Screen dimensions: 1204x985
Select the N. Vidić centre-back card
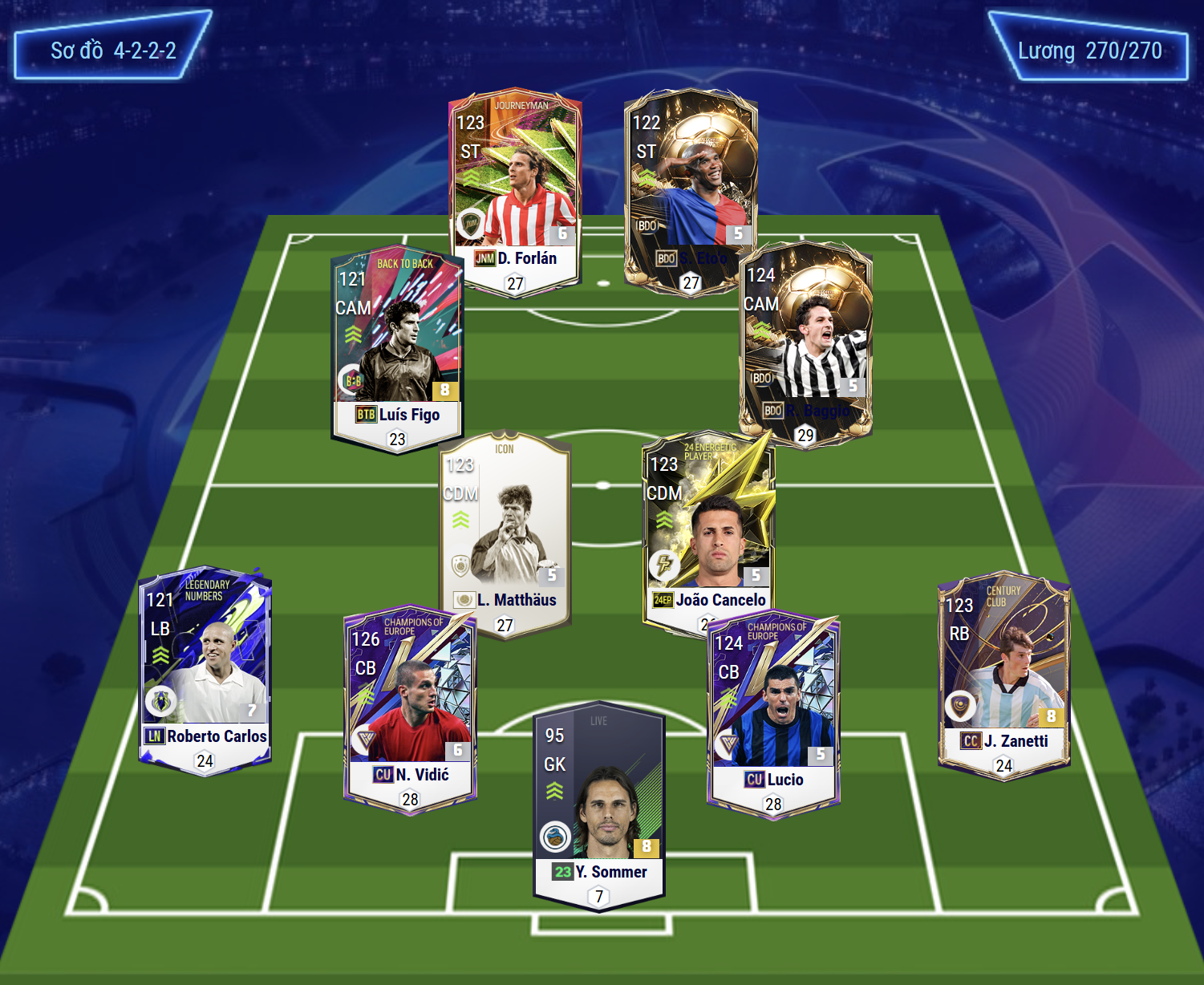tap(411, 706)
